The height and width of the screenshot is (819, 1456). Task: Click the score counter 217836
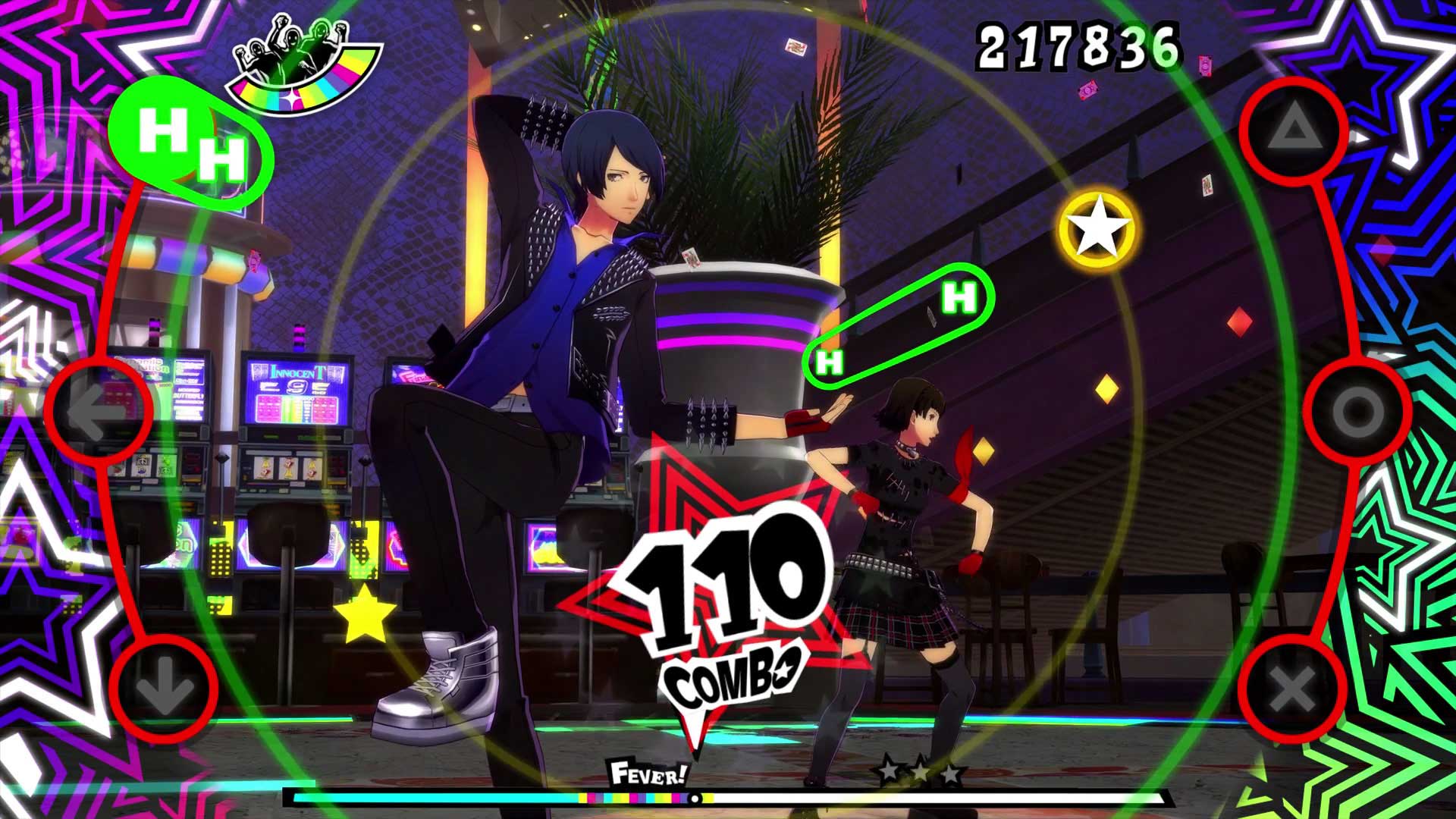pyautogui.click(x=1076, y=47)
